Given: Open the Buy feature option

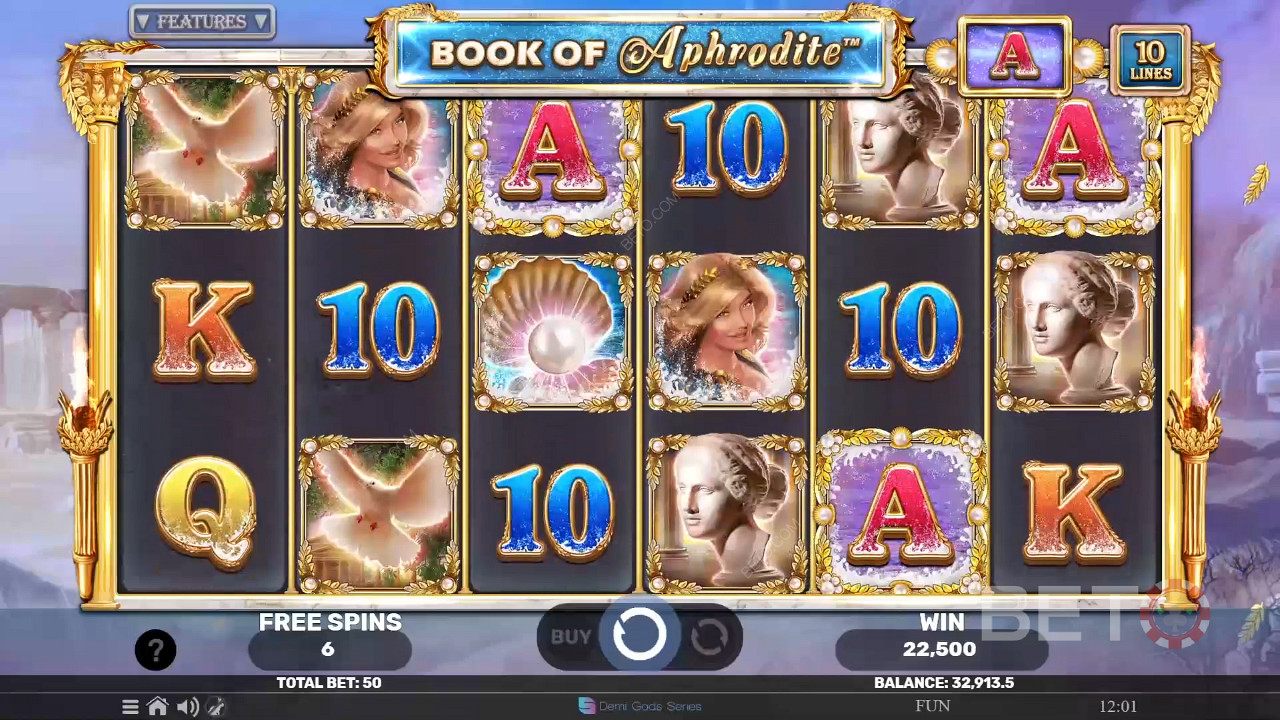Looking at the screenshot, I should (571, 636).
